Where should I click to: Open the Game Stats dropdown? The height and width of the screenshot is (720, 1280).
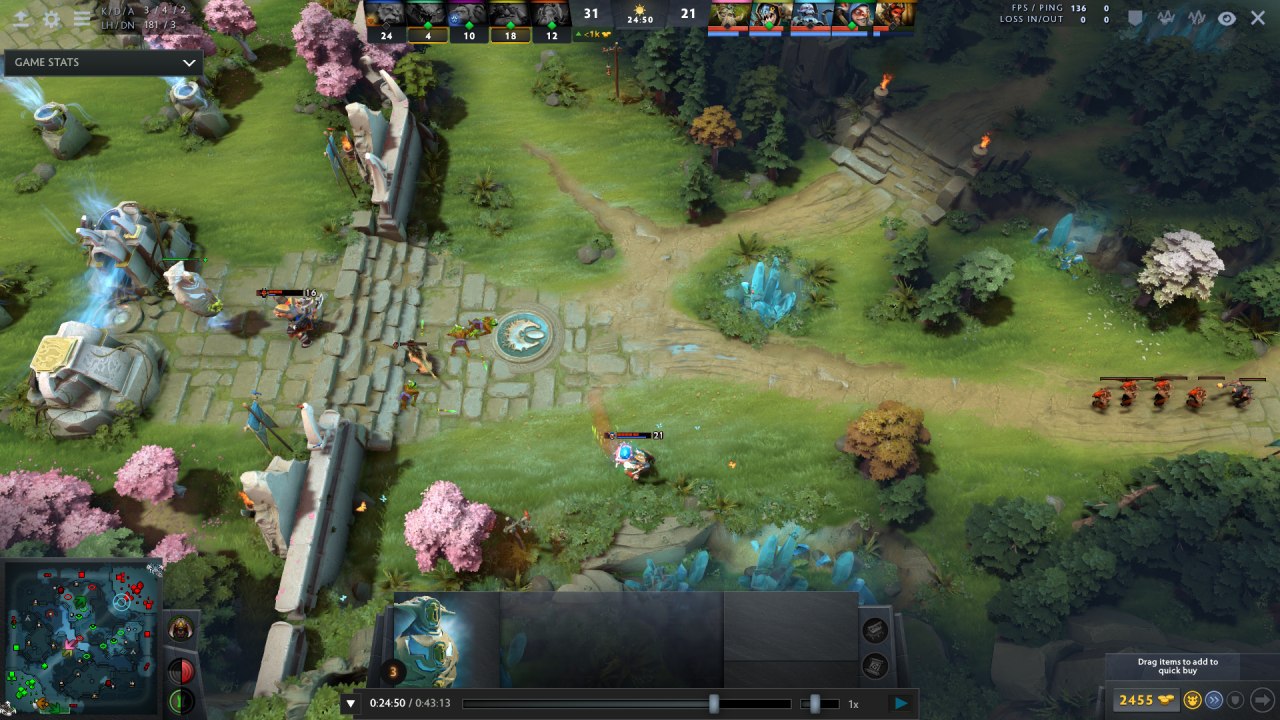coord(103,62)
